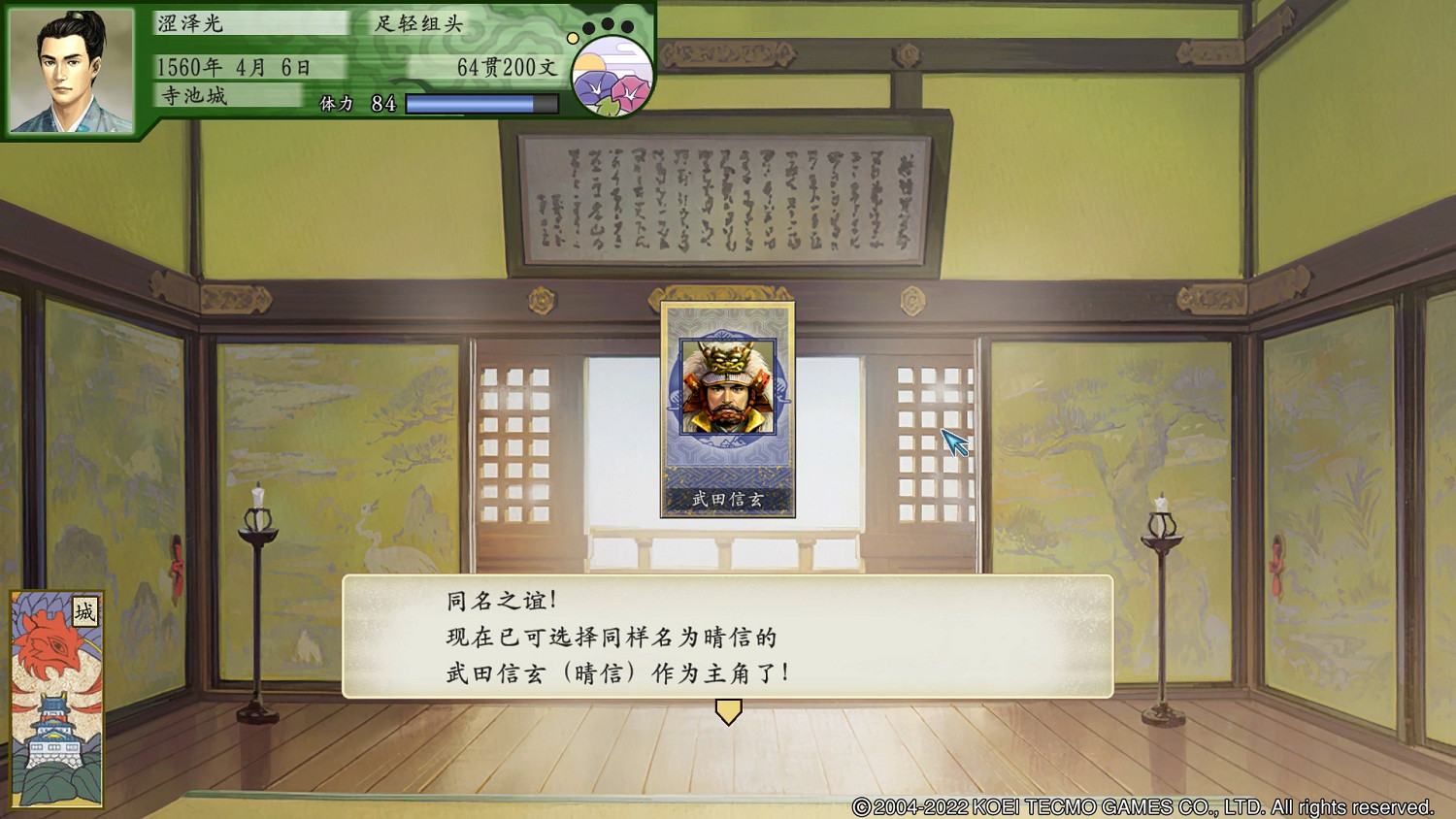Image resolution: width=1456 pixels, height=819 pixels.
Task: Click the player portrait of 涩泽光
Action: pos(68,63)
